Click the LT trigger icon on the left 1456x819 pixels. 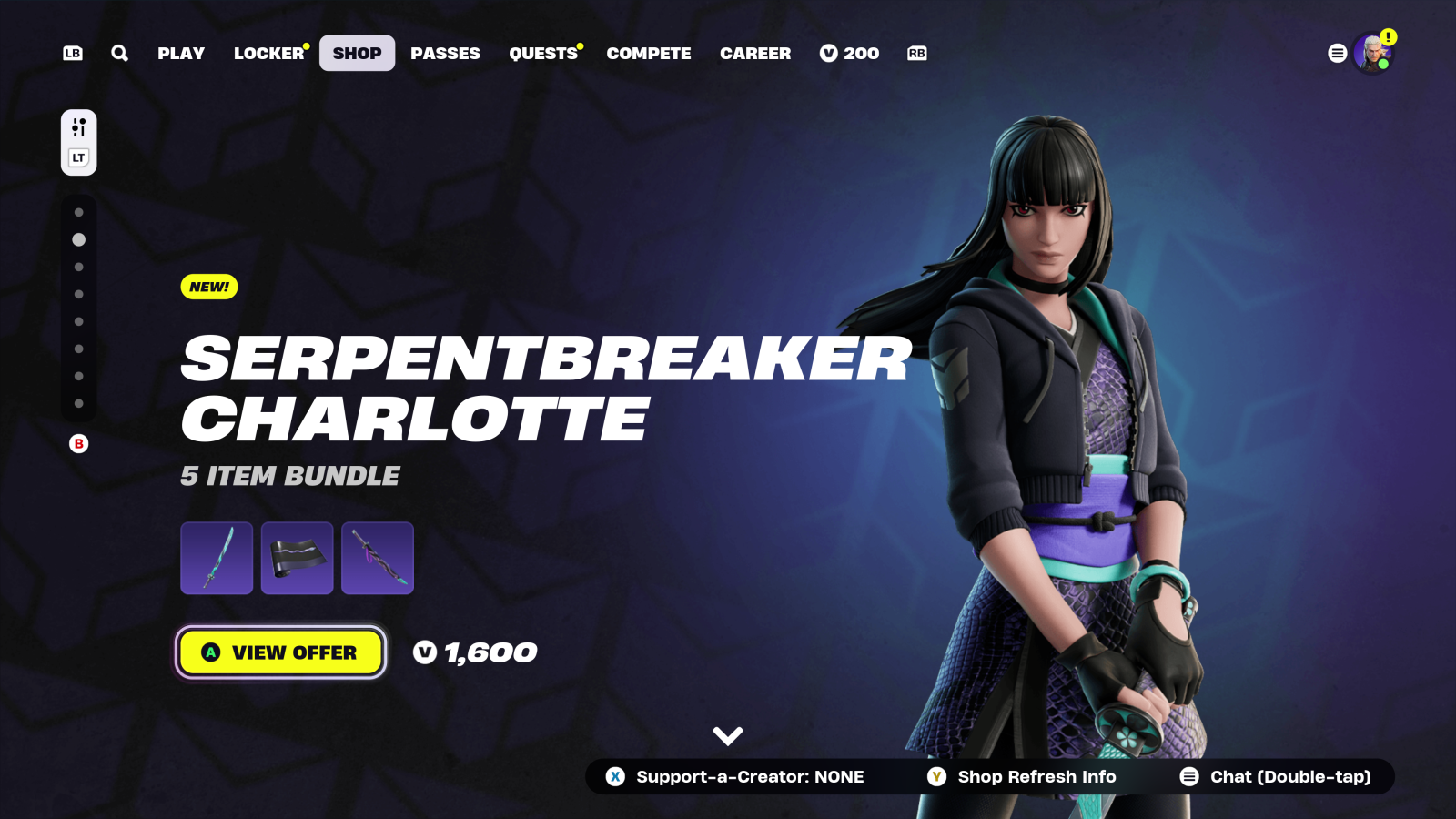click(78, 157)
